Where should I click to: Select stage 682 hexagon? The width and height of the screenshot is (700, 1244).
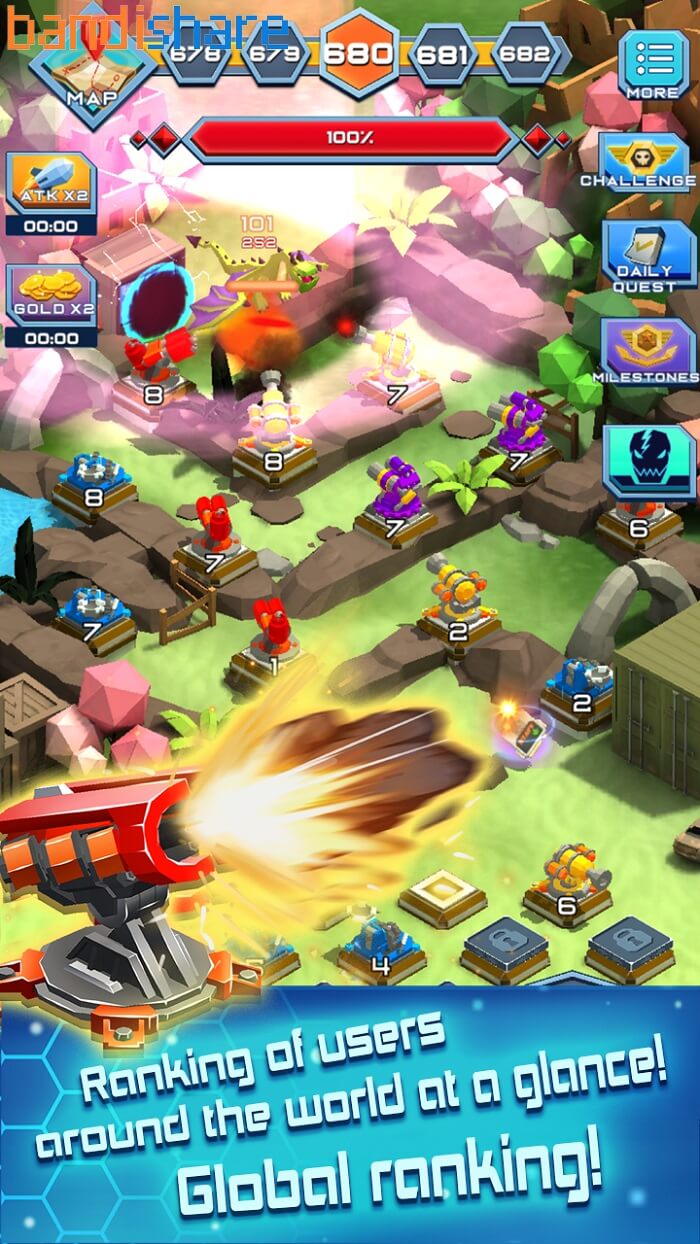526,53
